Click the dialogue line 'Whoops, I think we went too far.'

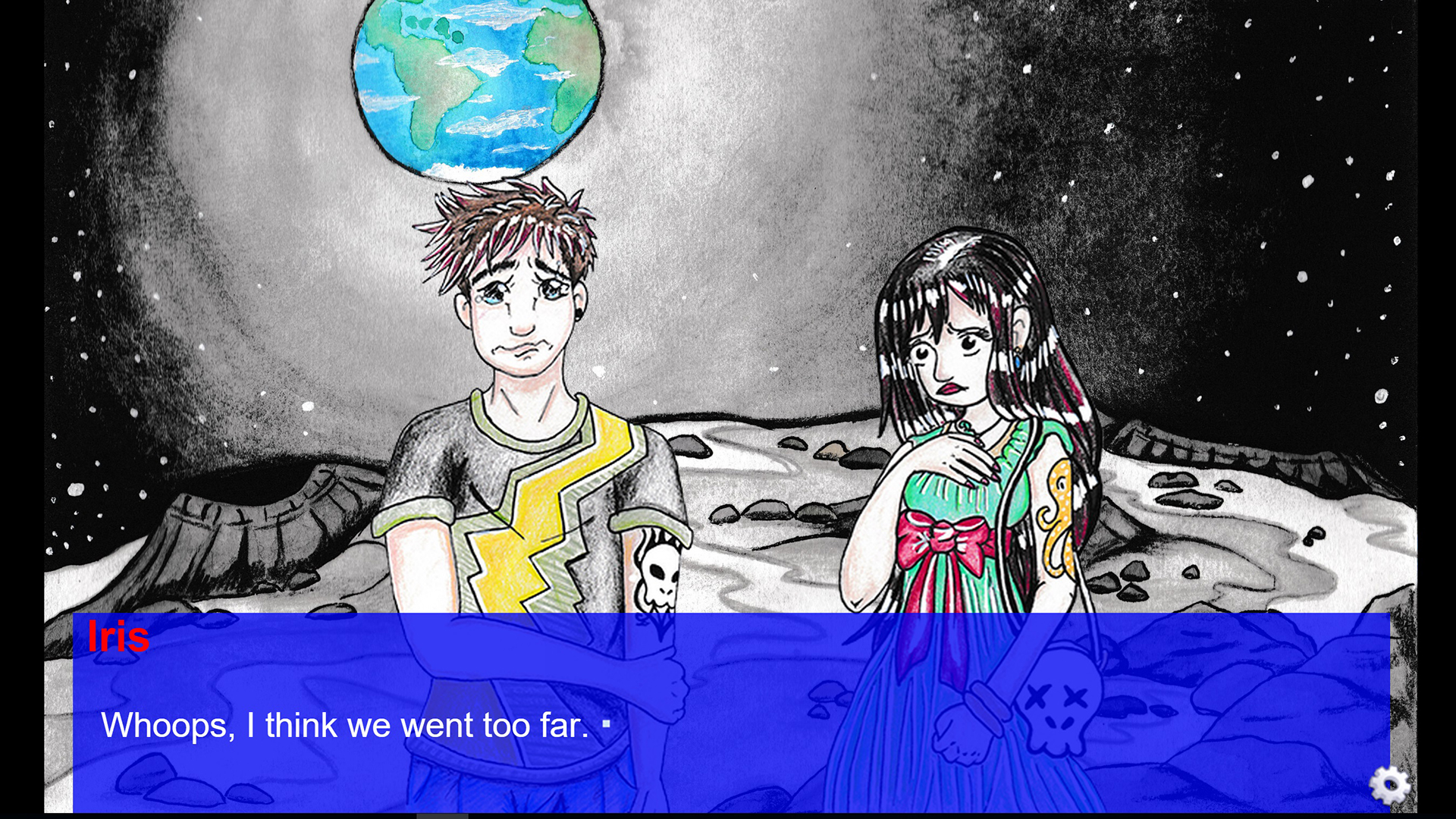341,724
